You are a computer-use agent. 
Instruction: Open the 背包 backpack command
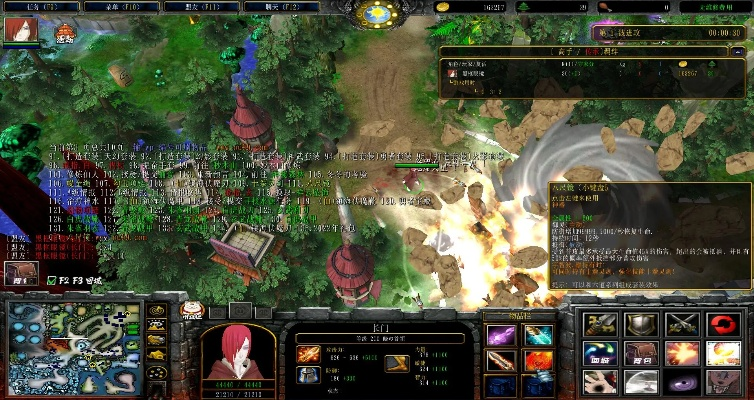coord(640,353)
